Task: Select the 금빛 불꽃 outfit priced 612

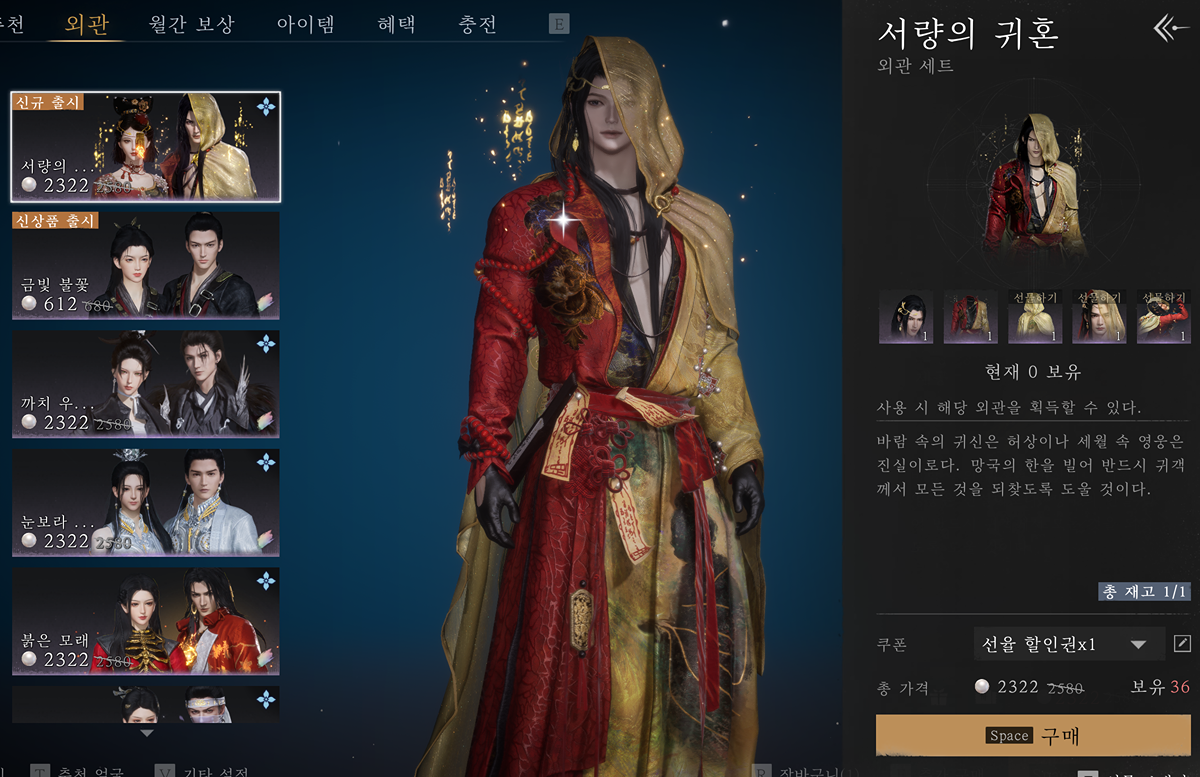Action: point(146,265)
